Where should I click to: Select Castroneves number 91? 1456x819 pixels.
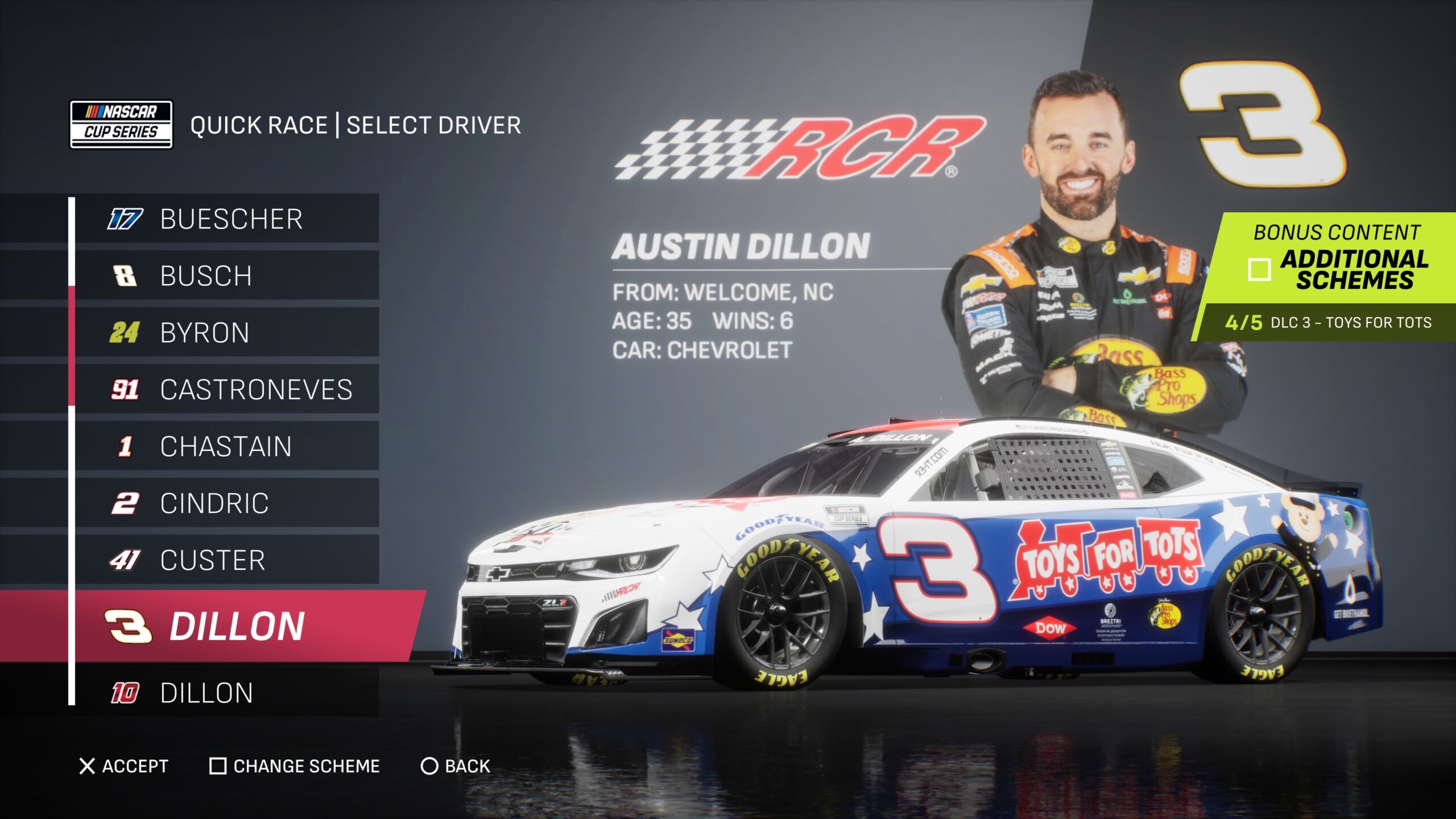point(227,390)
